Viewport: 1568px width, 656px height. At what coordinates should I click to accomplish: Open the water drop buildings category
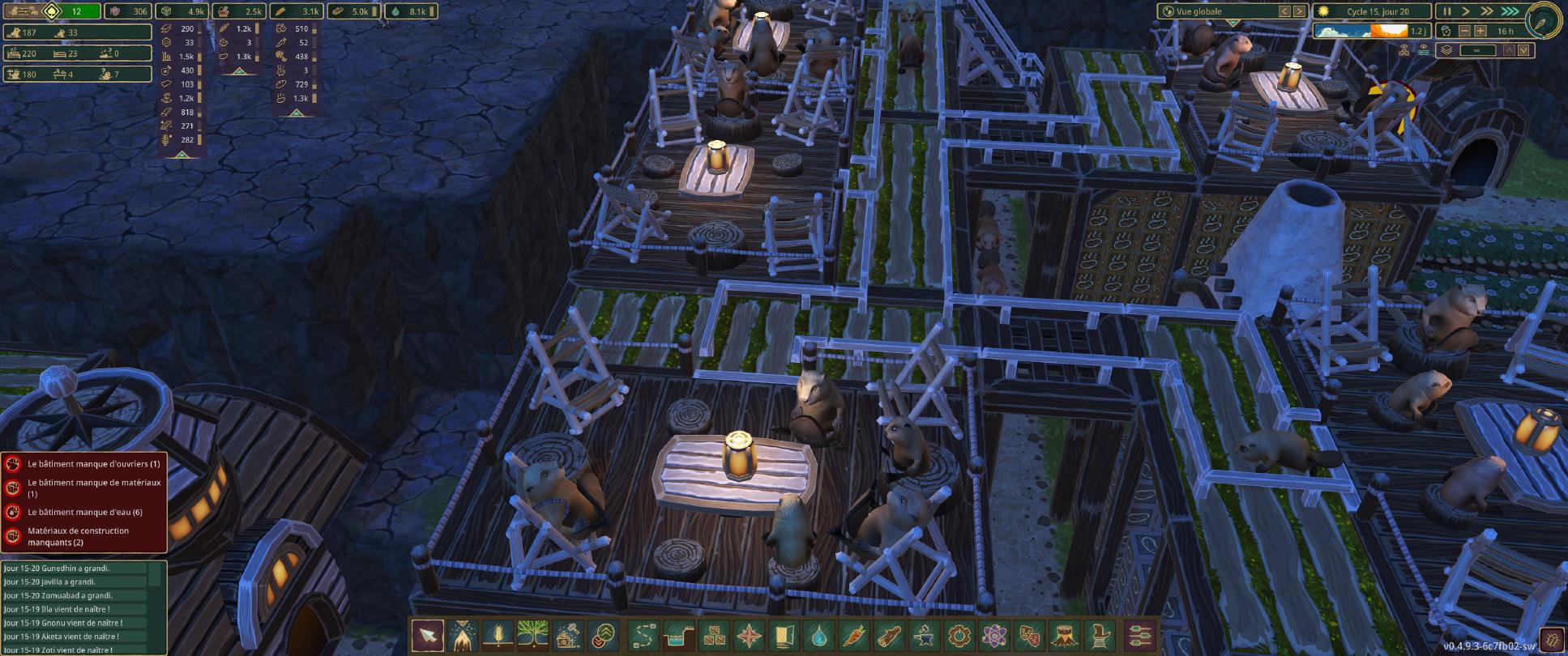819,635
